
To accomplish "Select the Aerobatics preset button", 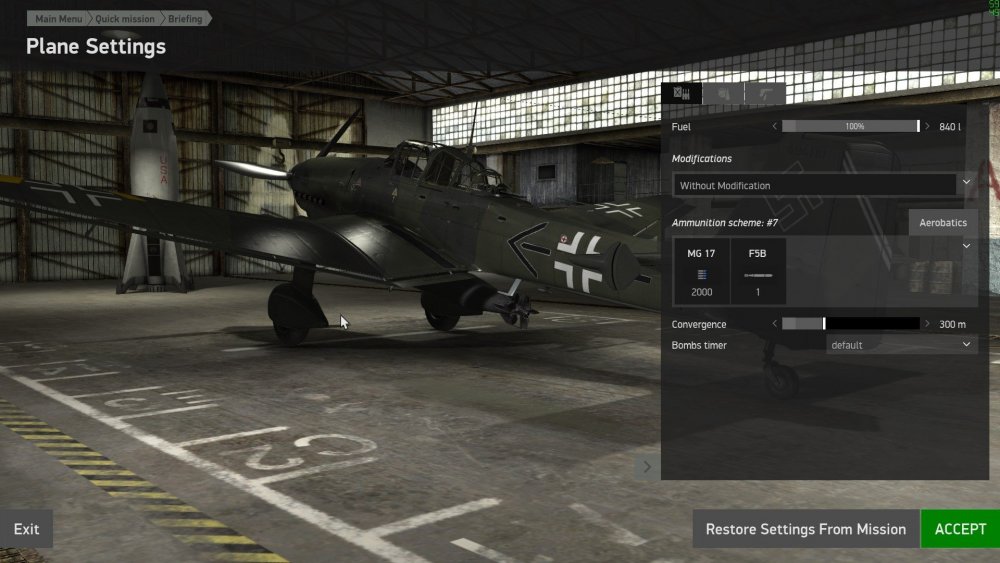I will coord(943,222).
